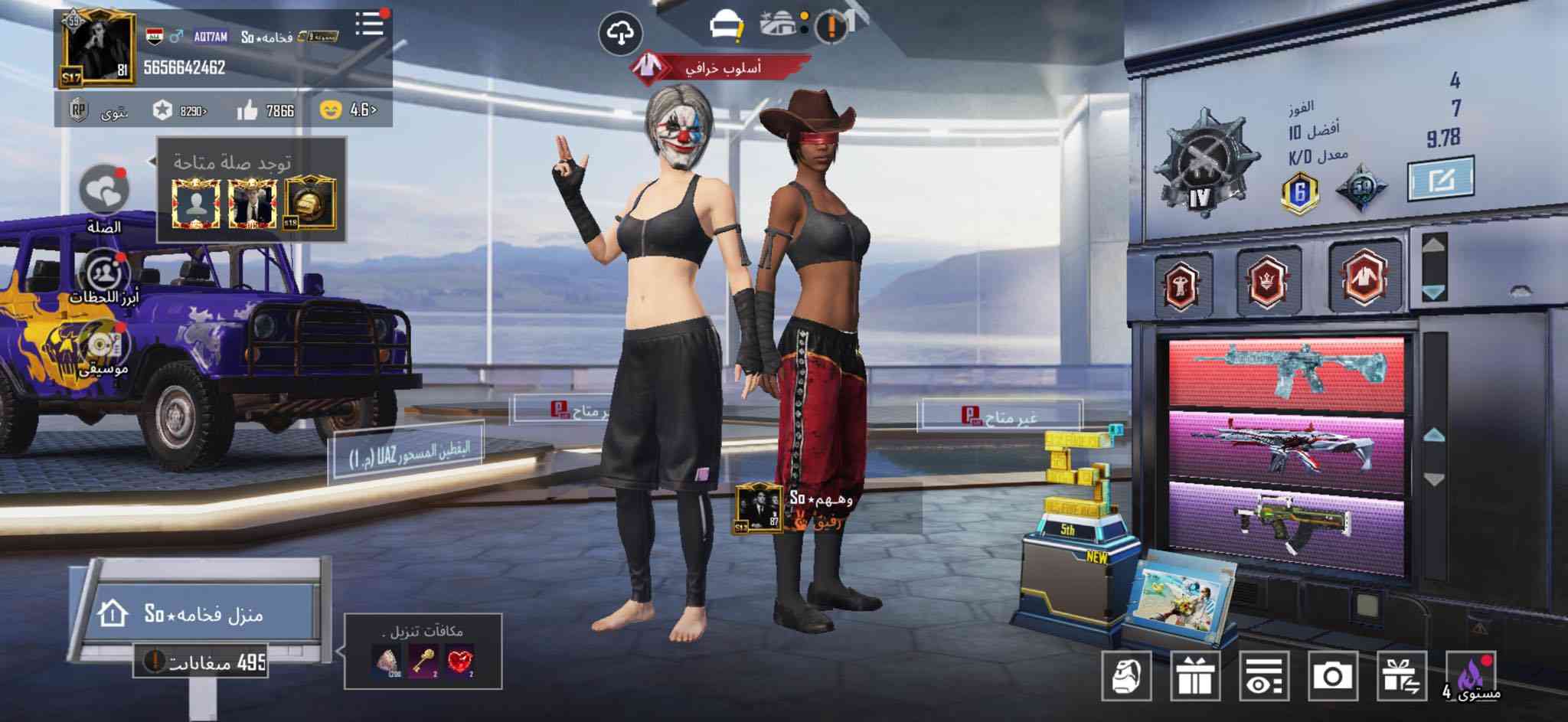
Task: Open the gift exchange arrows button
Action: pyautogui.click(x=1402, y=676)
